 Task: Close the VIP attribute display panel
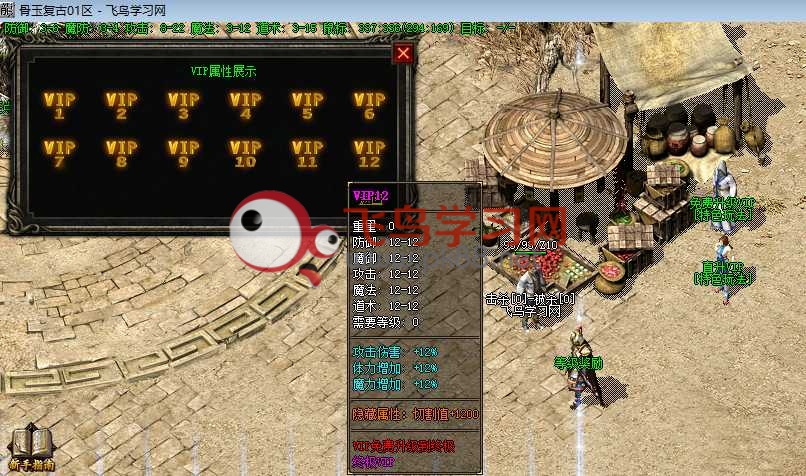point(403,53)
